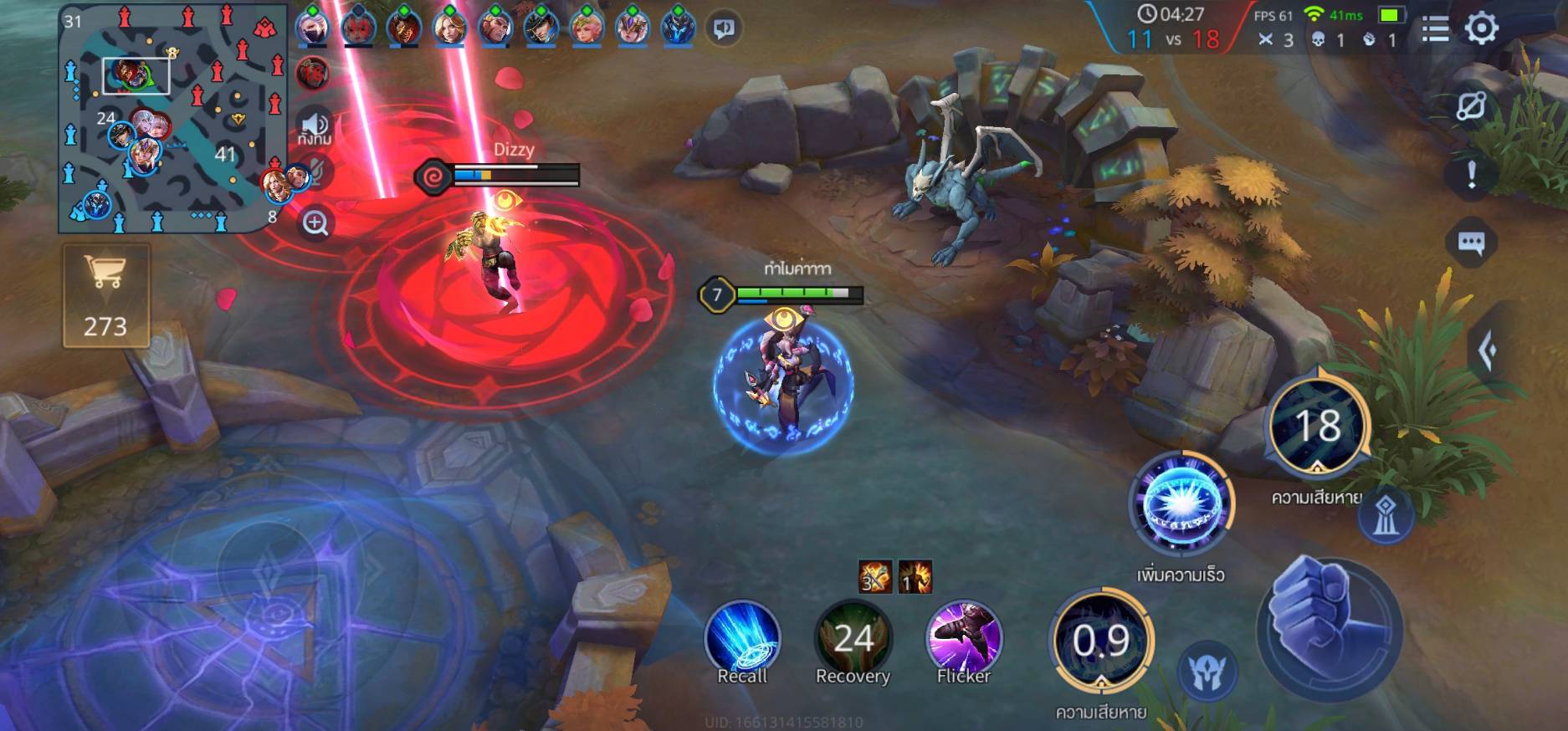Viewport: 1568px width, 731px height.
Task: Open the scoreboard list menu at top right
Action: pos(1435,28)
